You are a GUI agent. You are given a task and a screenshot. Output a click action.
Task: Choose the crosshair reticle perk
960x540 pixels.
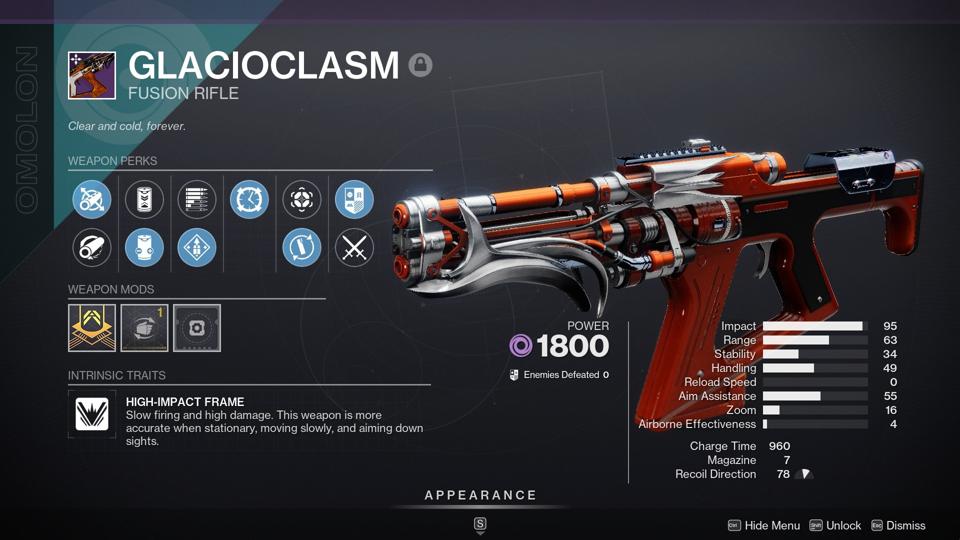tap(302, 200)
